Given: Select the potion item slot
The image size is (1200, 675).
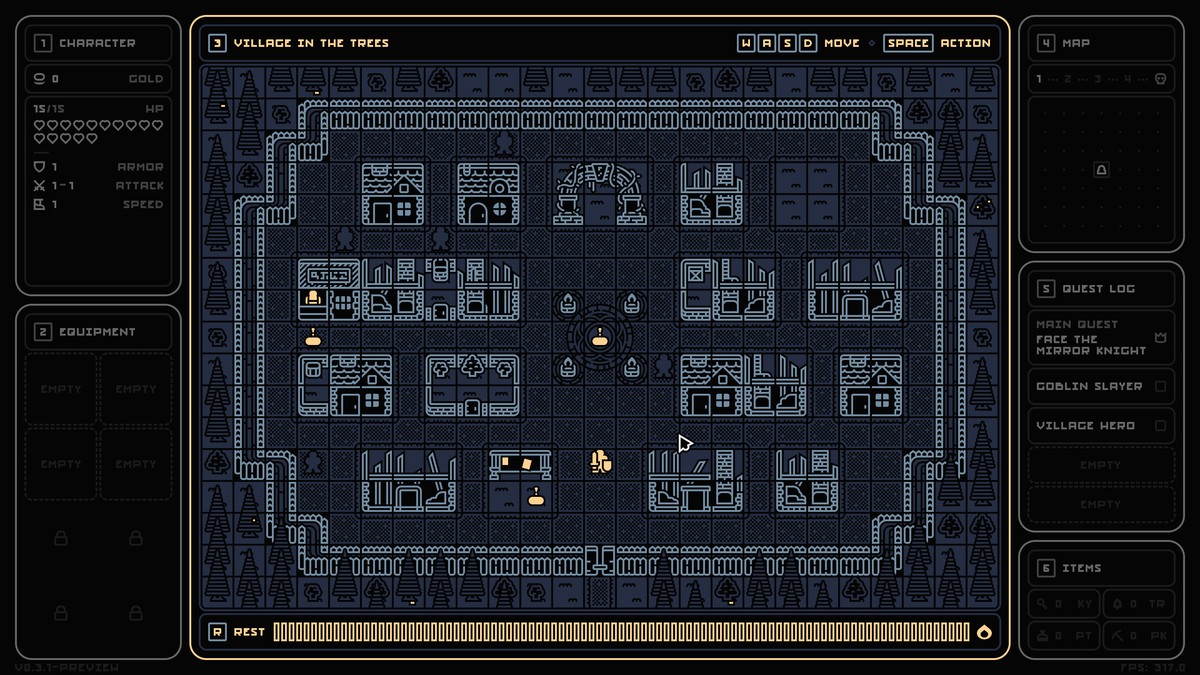Looking at the screenshot, I should click(1064, 634).
